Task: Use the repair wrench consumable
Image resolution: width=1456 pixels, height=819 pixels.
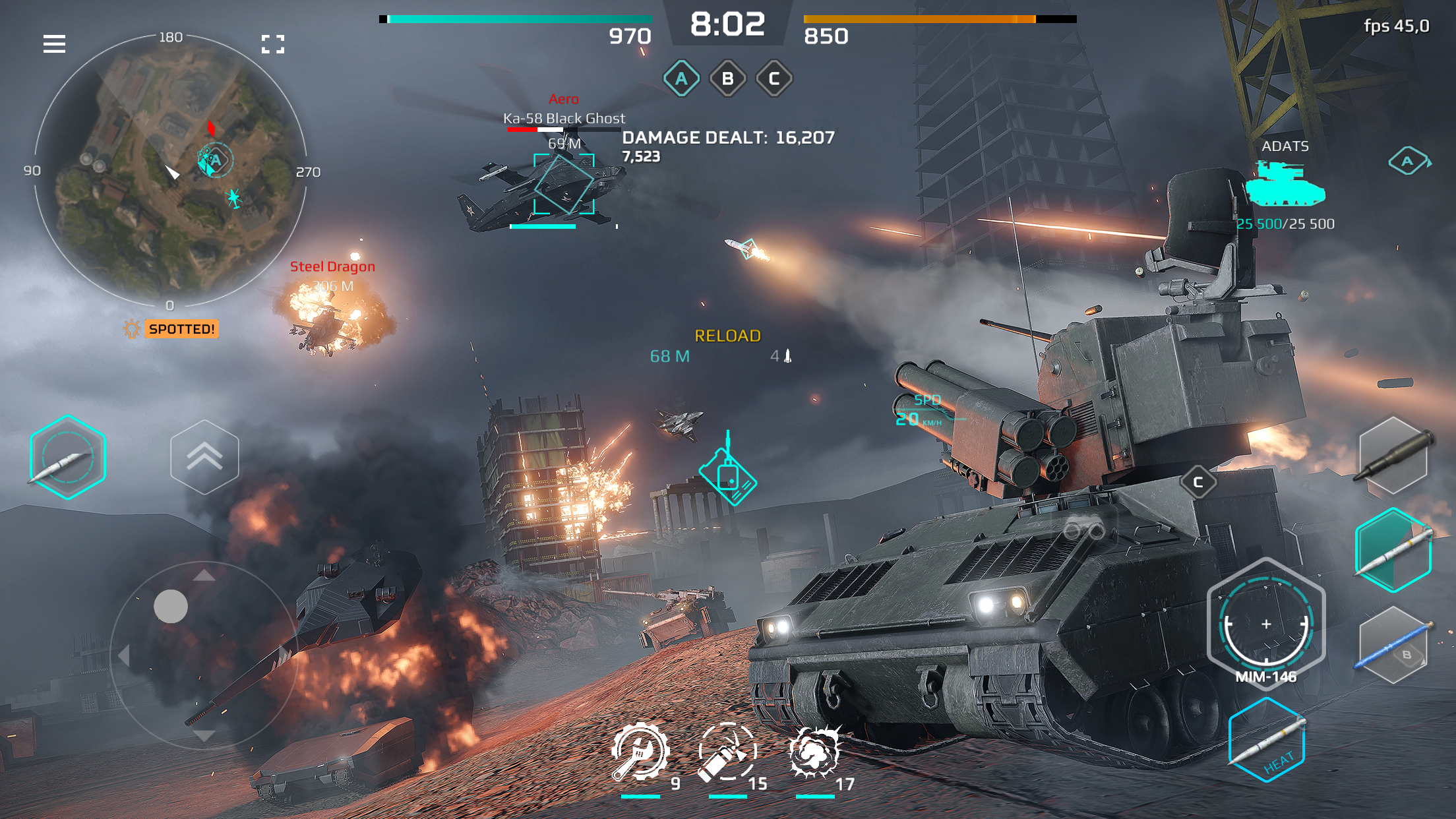Action: (640, 752)
